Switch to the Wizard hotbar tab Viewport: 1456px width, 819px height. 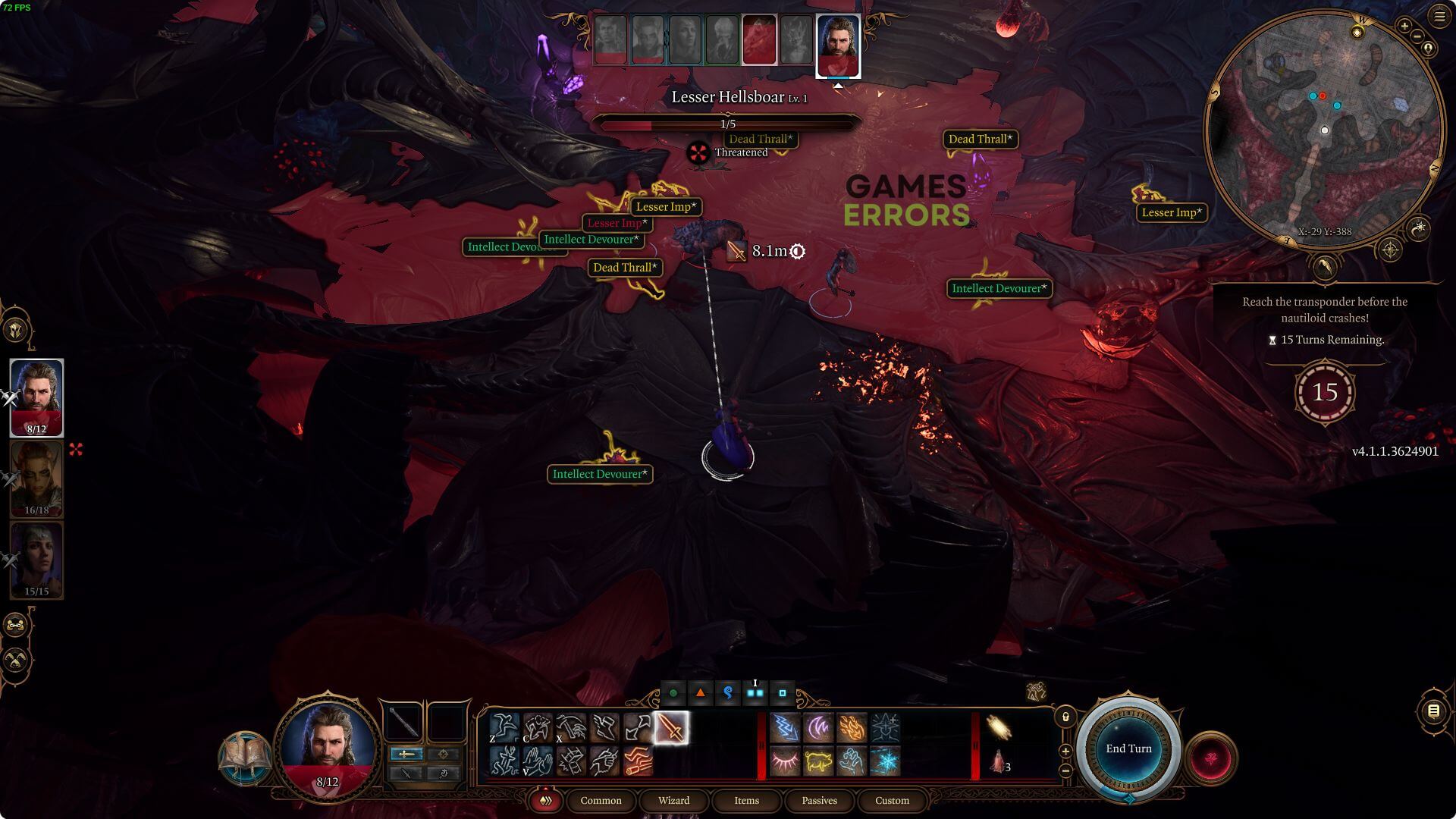pyautogui.click(x=673, y=801)
